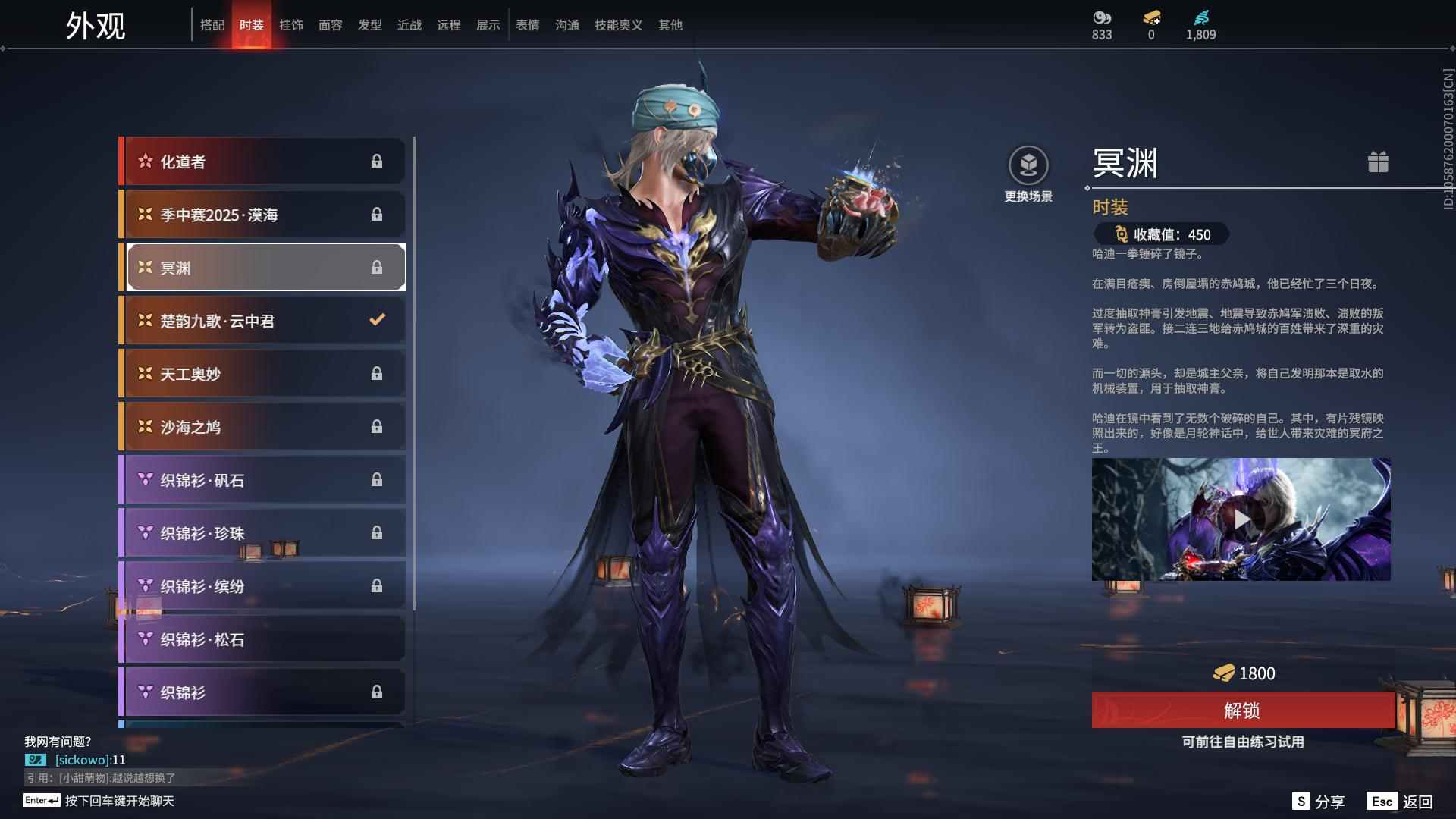Switch to the 面容 tab
Viewport: 1456px width, 819px height.
[x=331, y=25]
